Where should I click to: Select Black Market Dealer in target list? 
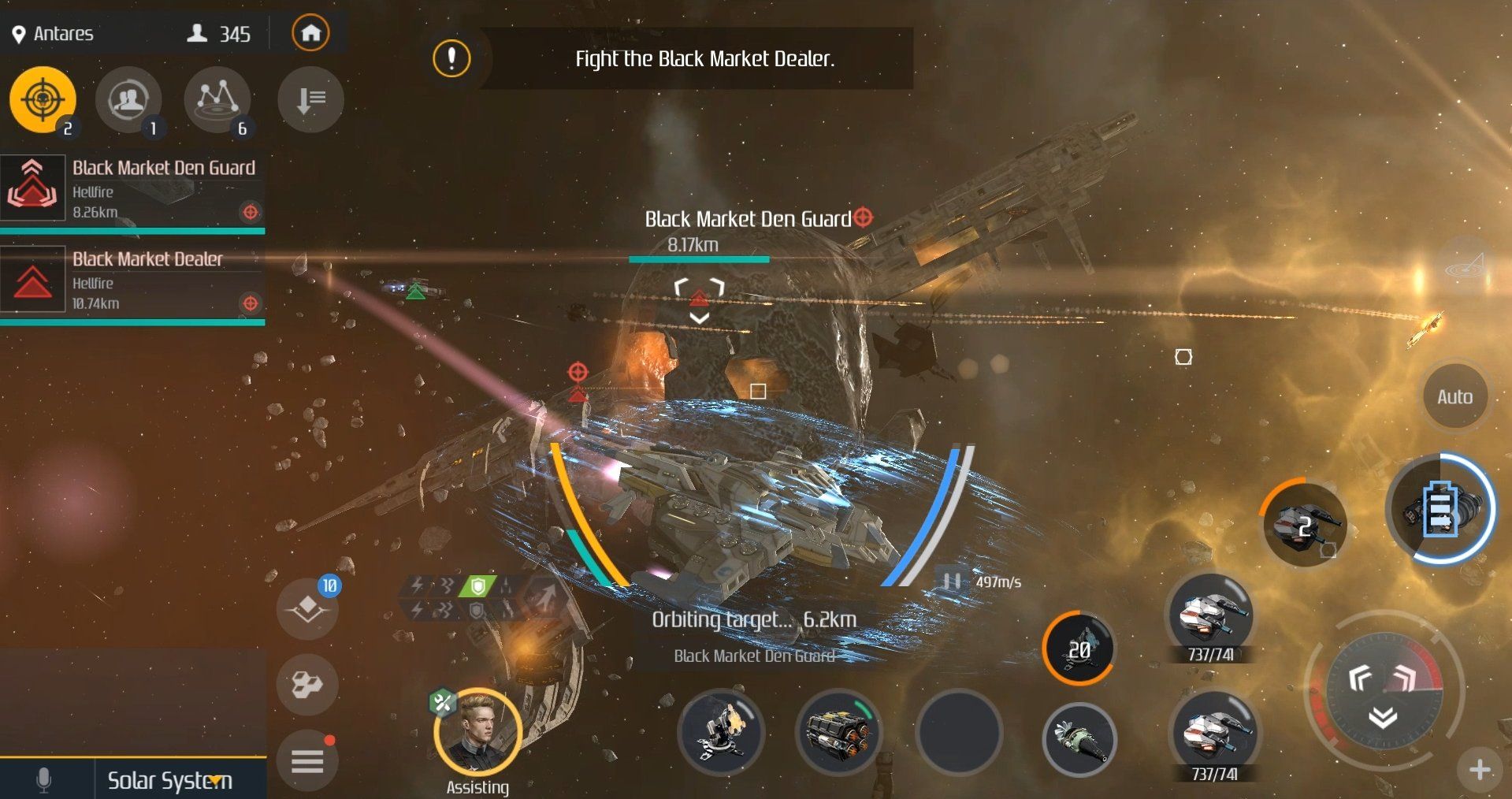pyautogui.click(x=132, y=281)
